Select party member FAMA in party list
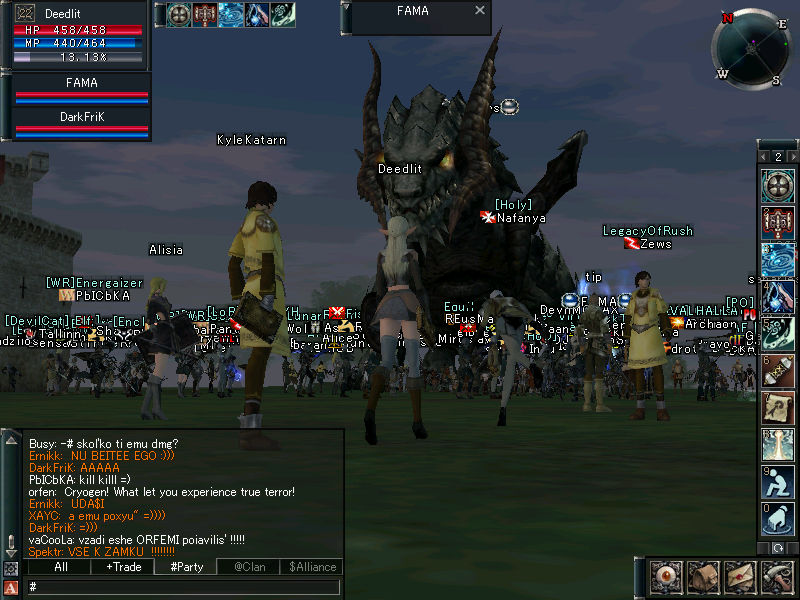This screenshot has height=600, width=800. pyautogui.click(x=81, y=89)
